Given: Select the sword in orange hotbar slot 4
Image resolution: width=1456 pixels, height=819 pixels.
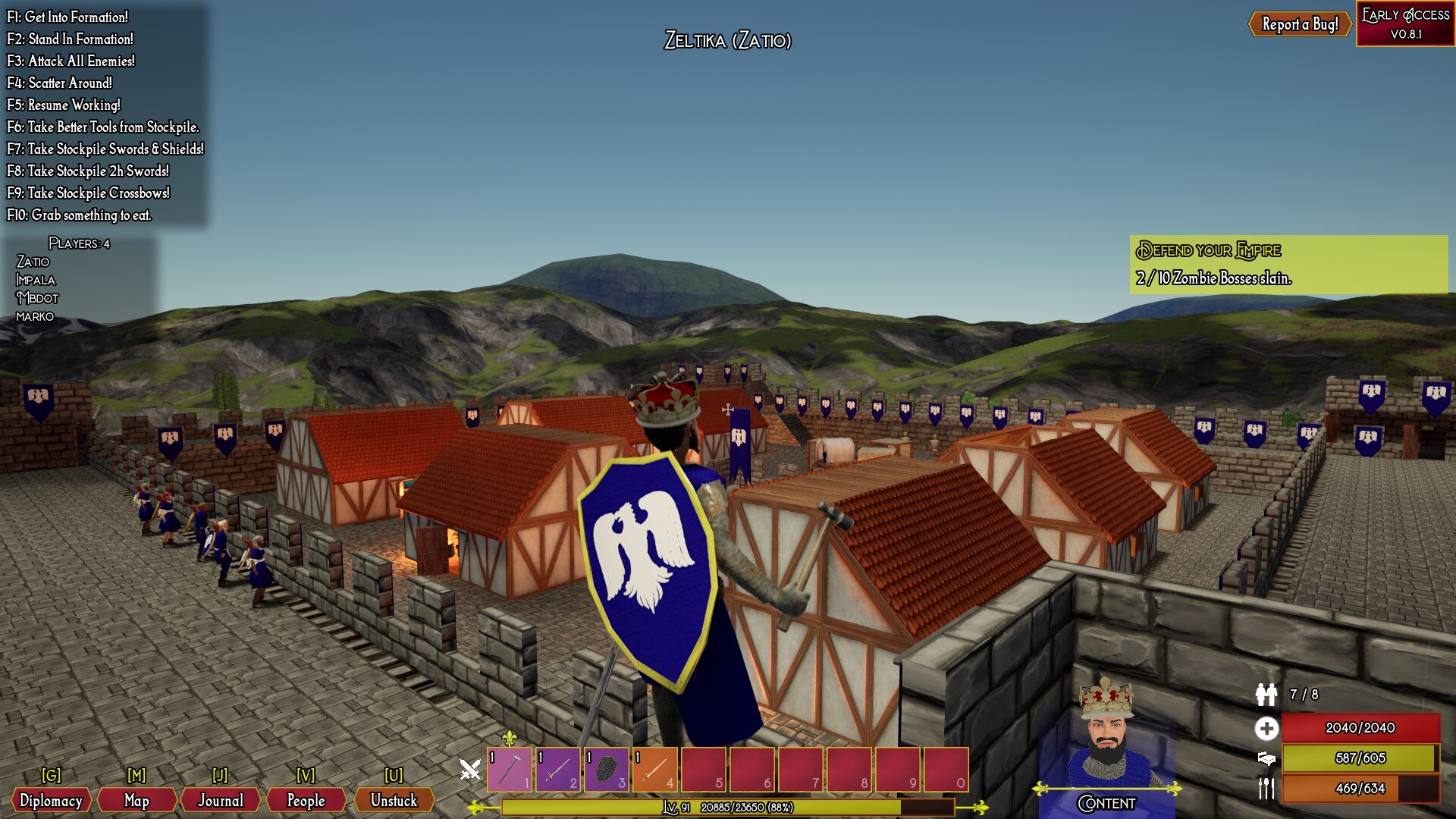Looking at the screenshot, I should click(655, 769).
